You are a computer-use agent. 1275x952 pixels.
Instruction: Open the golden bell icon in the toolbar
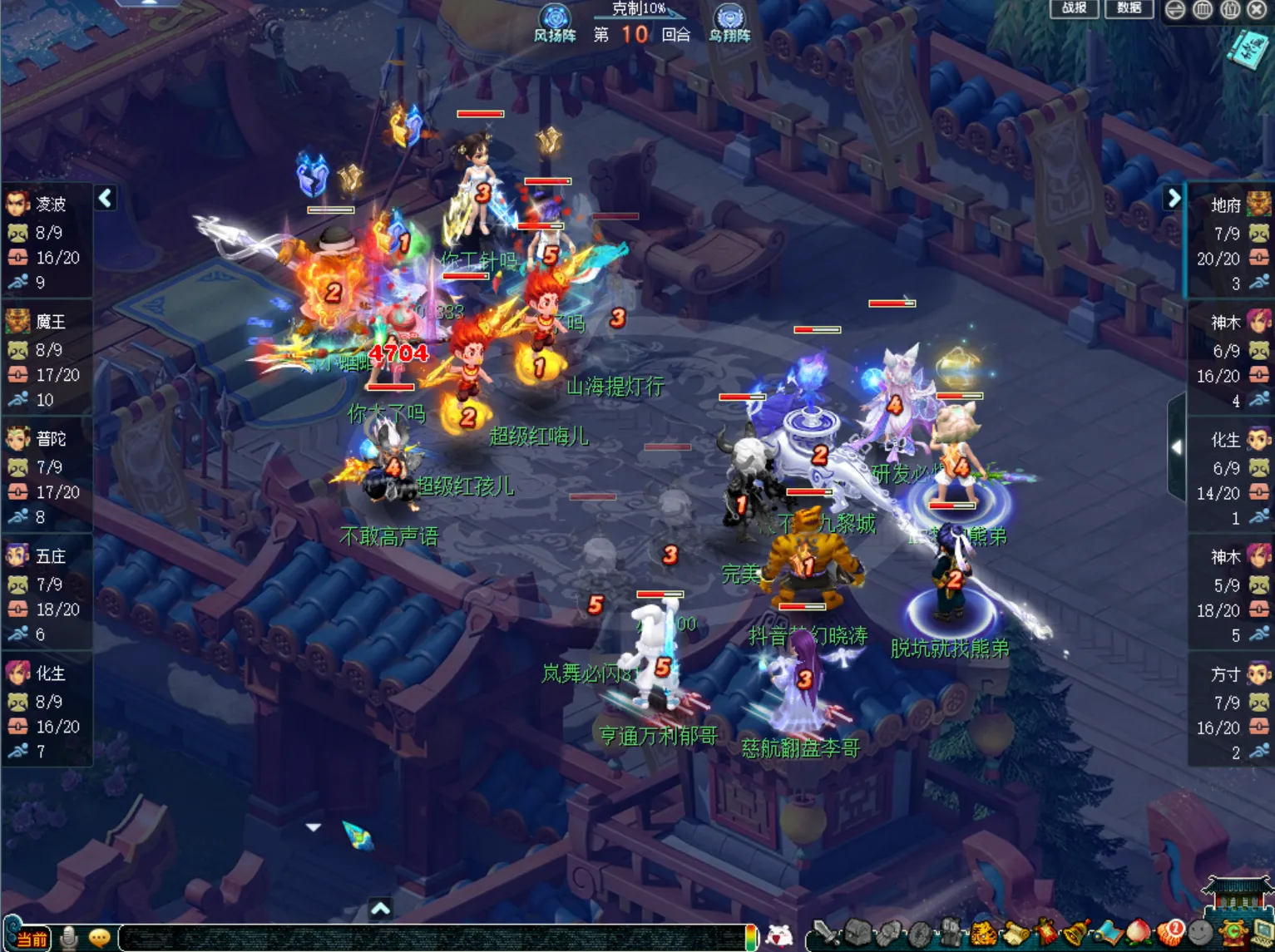pyautogui.click(x=1077, y=934)
